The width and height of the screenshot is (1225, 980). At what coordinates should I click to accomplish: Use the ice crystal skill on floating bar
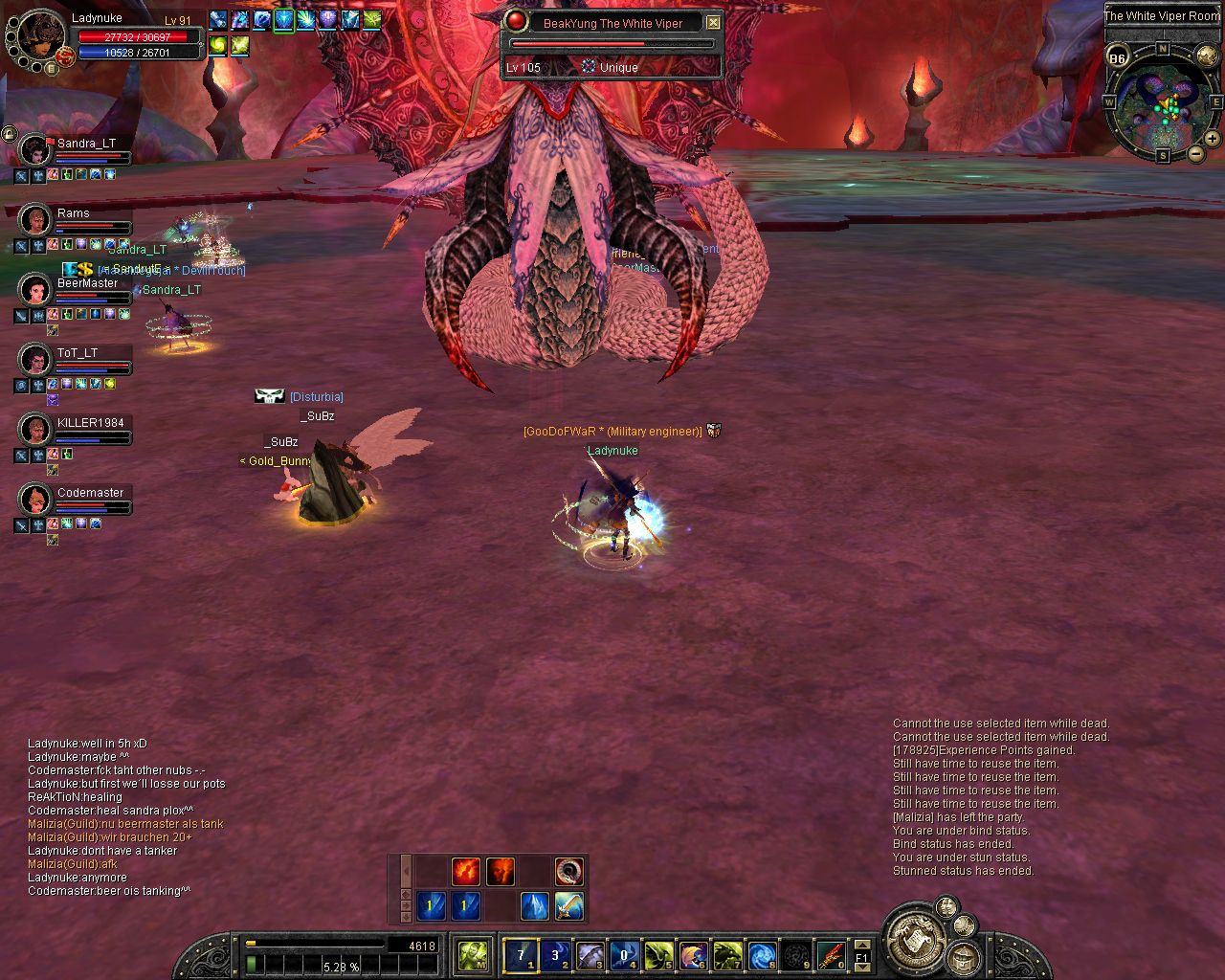[x=534, y=905]
